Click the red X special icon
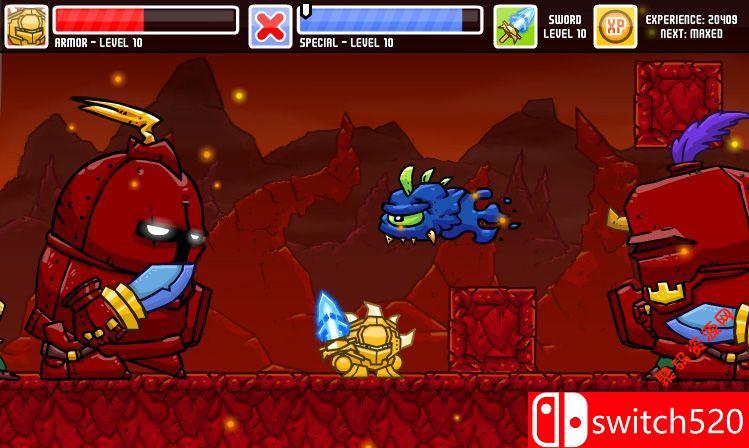This screenshot has width=749, height=448. (x=270, y=26)
